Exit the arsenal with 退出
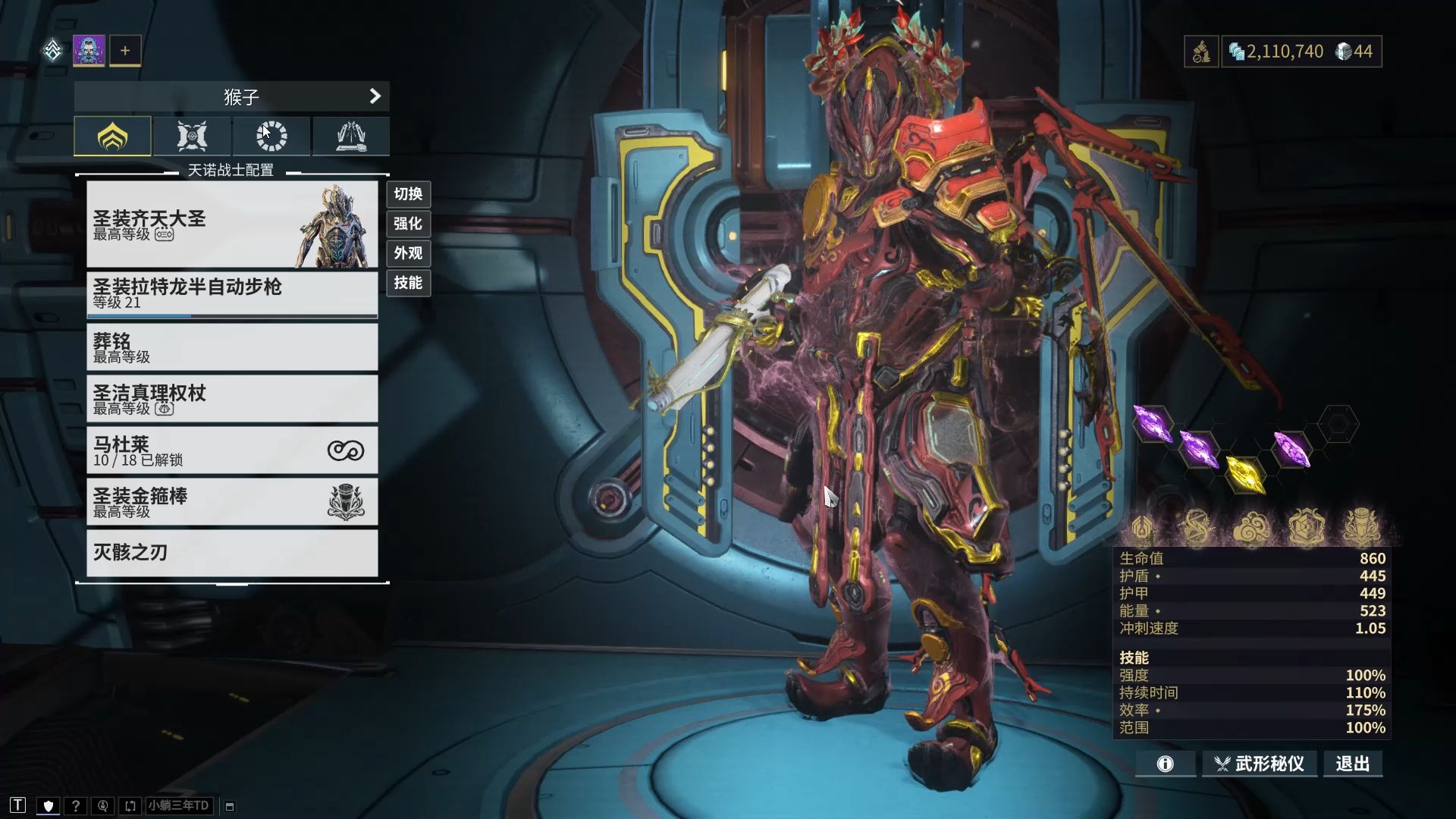1456x819 pixels. click(x=1353, y=764)
